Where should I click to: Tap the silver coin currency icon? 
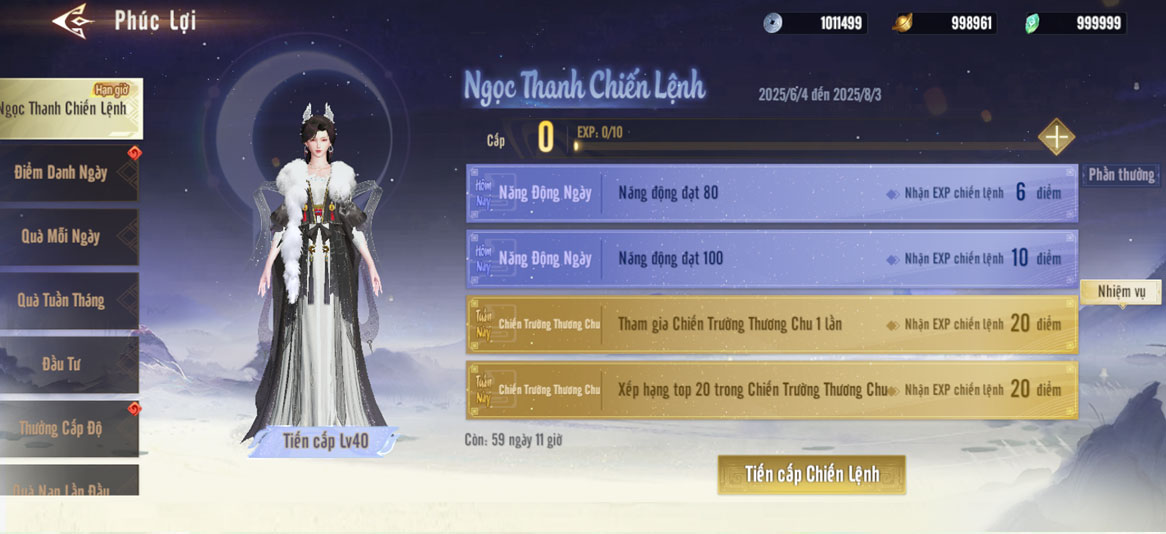click(x=772, y=23)
